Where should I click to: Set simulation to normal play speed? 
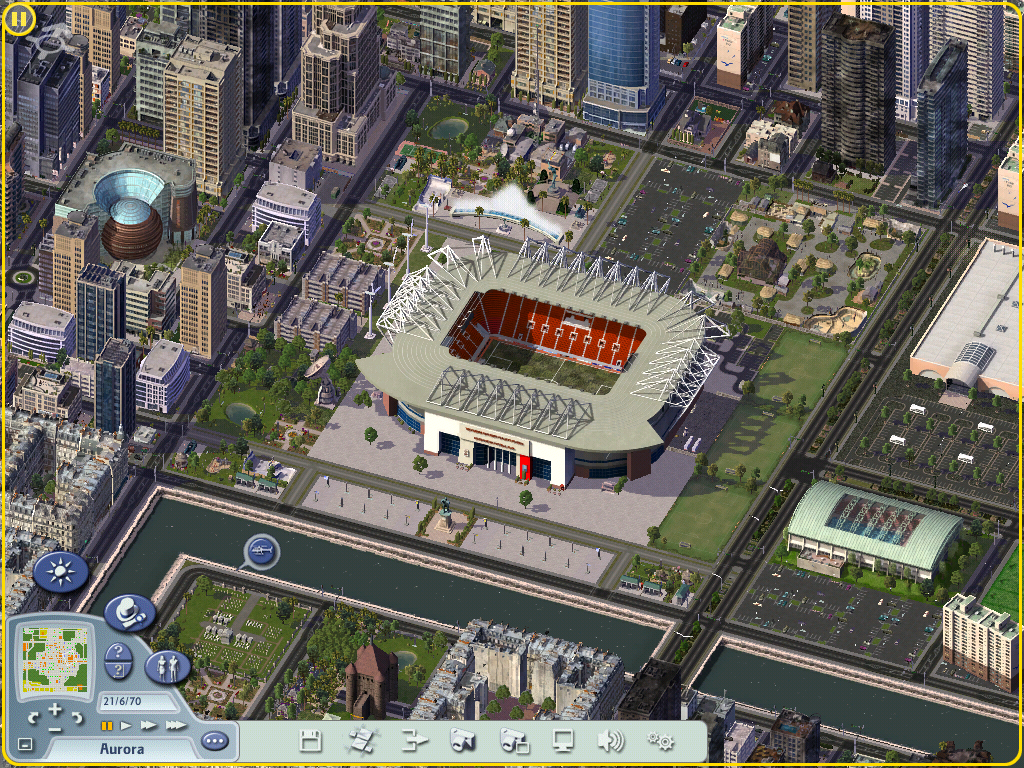pos(127,725)
